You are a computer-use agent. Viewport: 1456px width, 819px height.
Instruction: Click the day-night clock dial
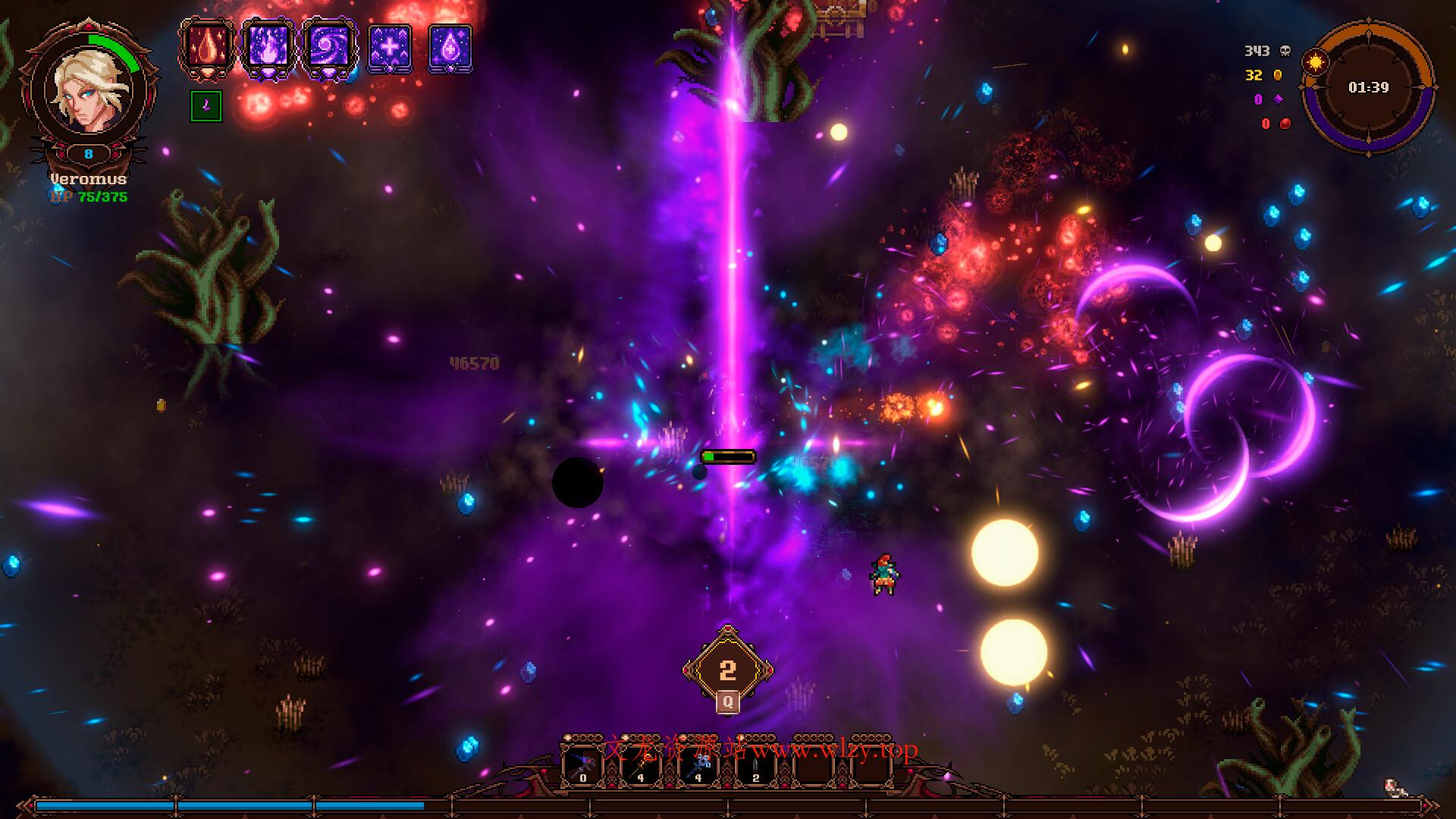tap(1368, 88)
